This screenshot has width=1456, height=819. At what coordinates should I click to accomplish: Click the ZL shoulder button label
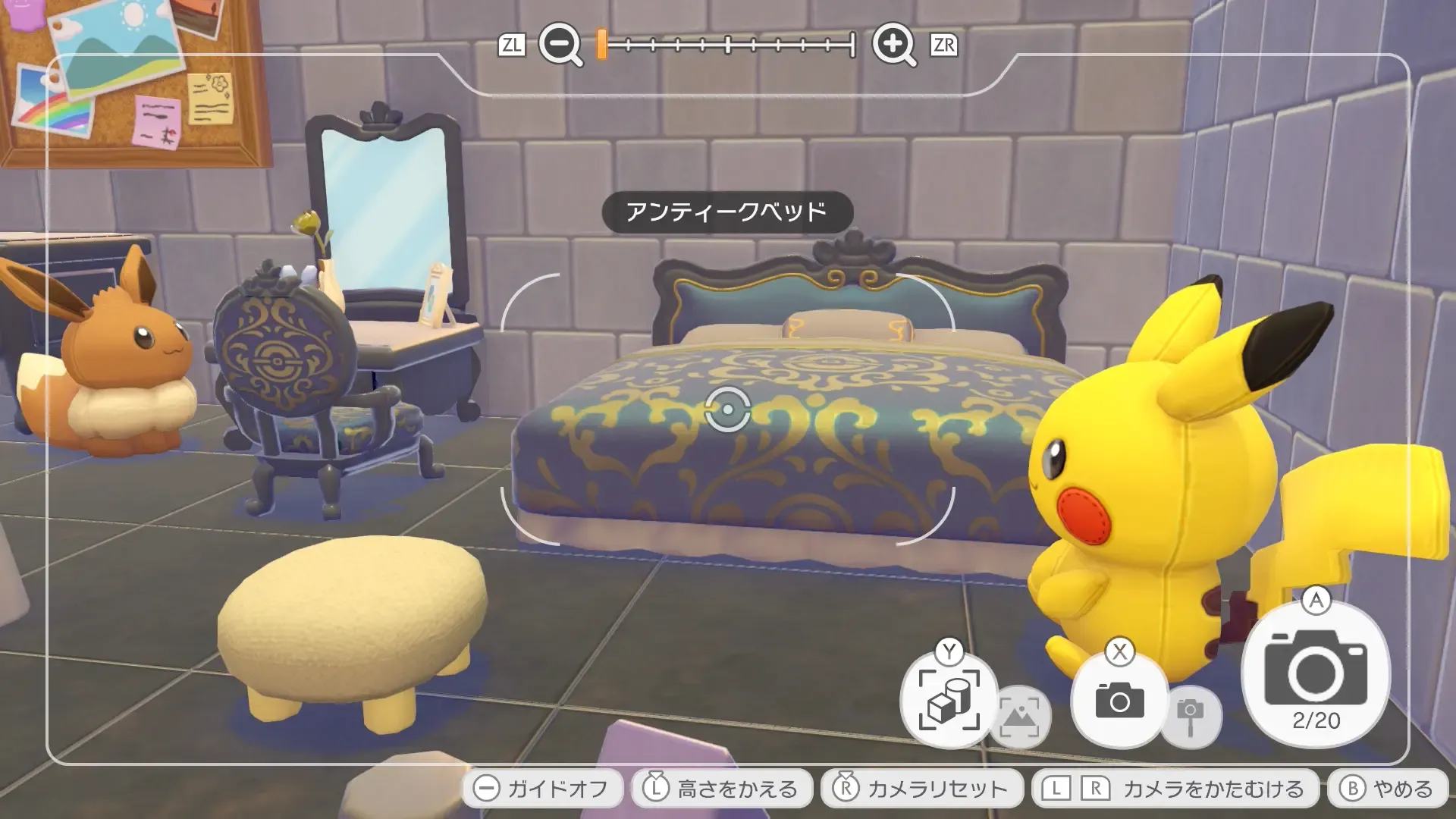513,45
